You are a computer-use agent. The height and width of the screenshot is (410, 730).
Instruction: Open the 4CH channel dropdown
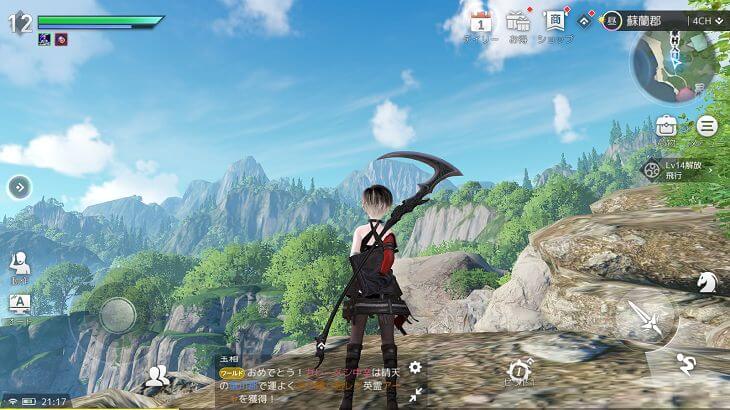tap(704, 20)
